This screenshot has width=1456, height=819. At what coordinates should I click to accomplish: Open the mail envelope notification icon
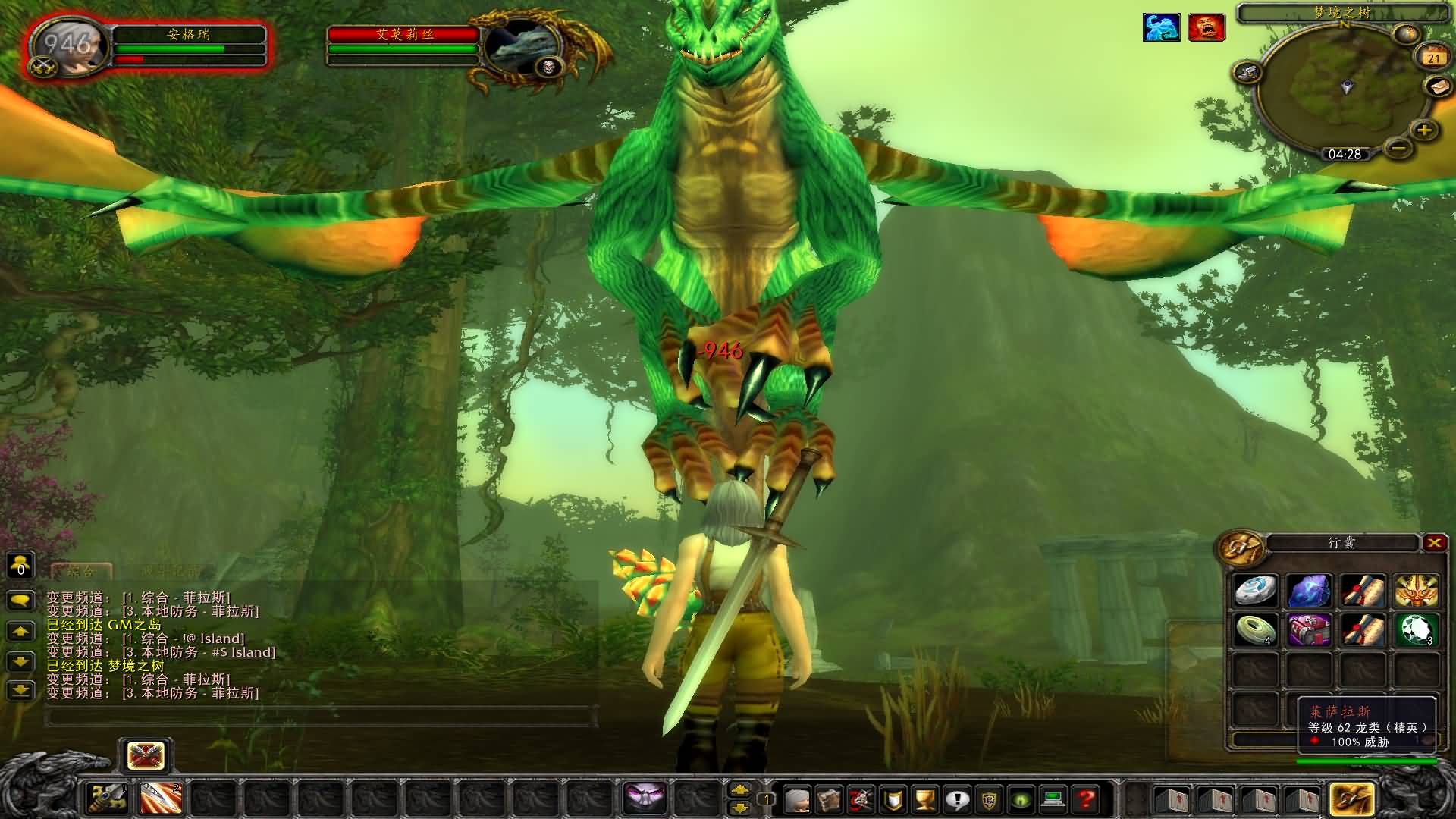point(1439,86)
